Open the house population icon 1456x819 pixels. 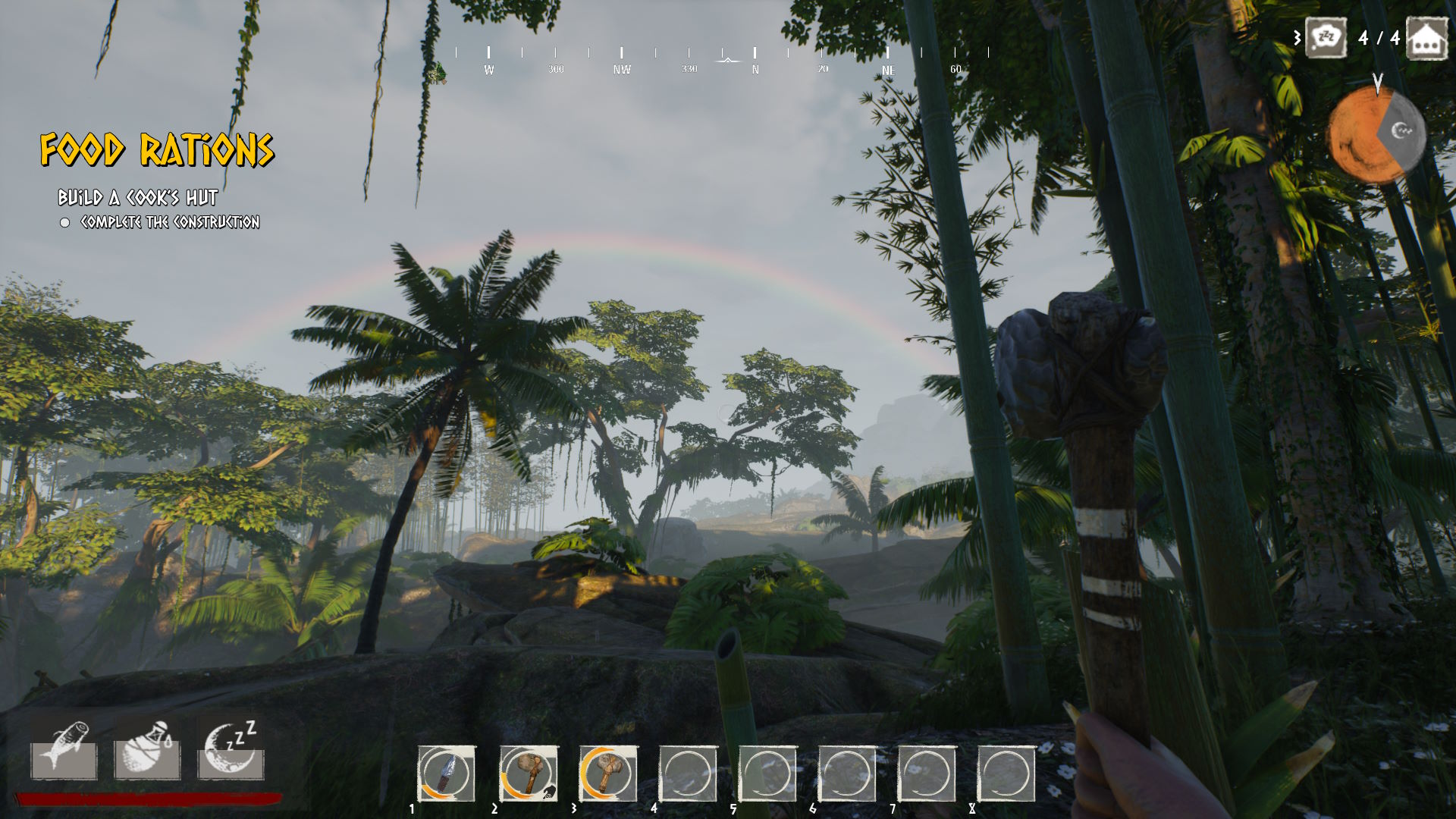pyautogui.click(x=1426, y=39)
